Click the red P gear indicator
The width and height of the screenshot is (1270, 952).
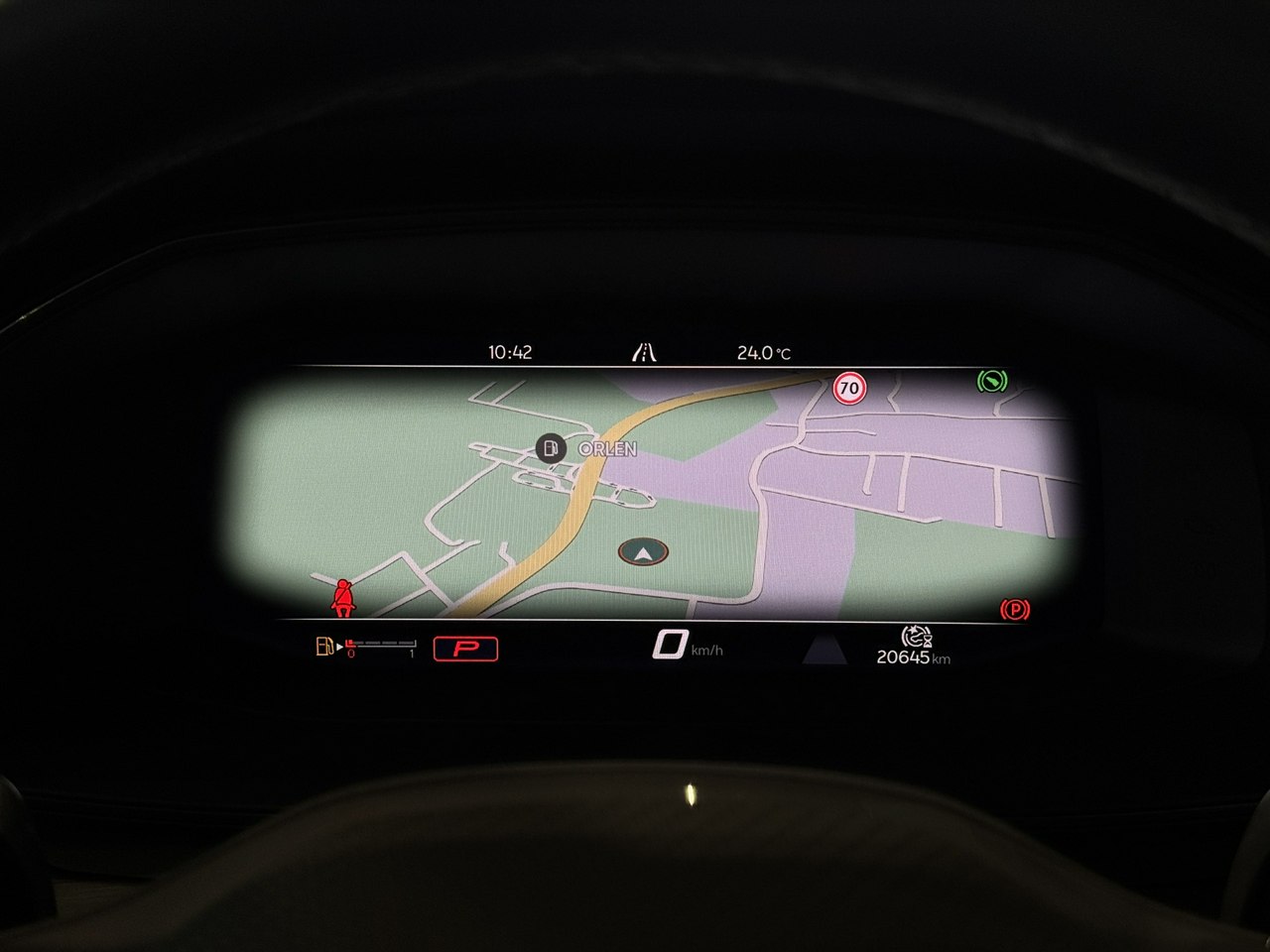pyautogui.click(x=465, y=649)
